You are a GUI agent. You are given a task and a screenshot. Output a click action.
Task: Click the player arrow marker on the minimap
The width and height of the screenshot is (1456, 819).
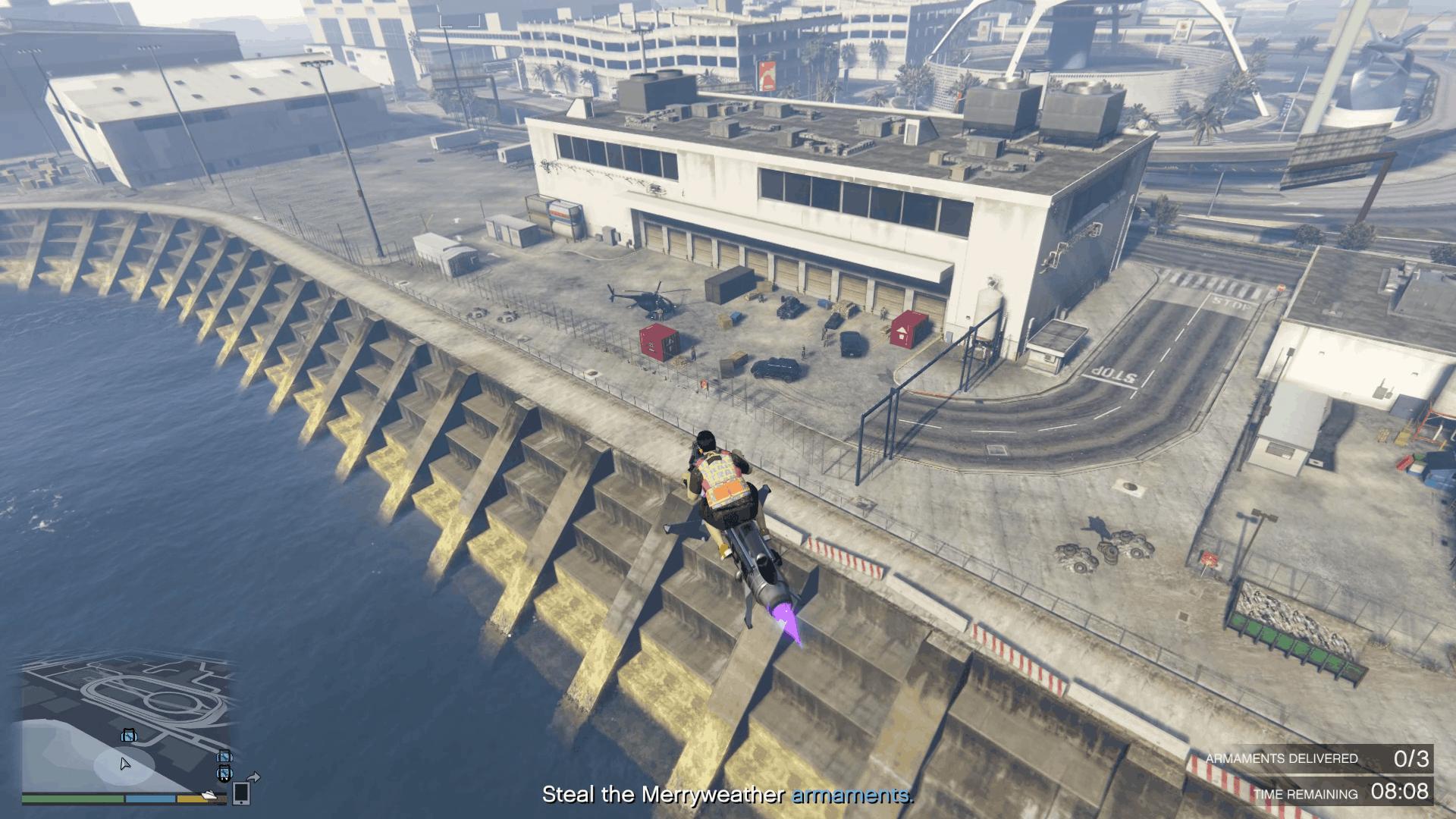(125, 764)
